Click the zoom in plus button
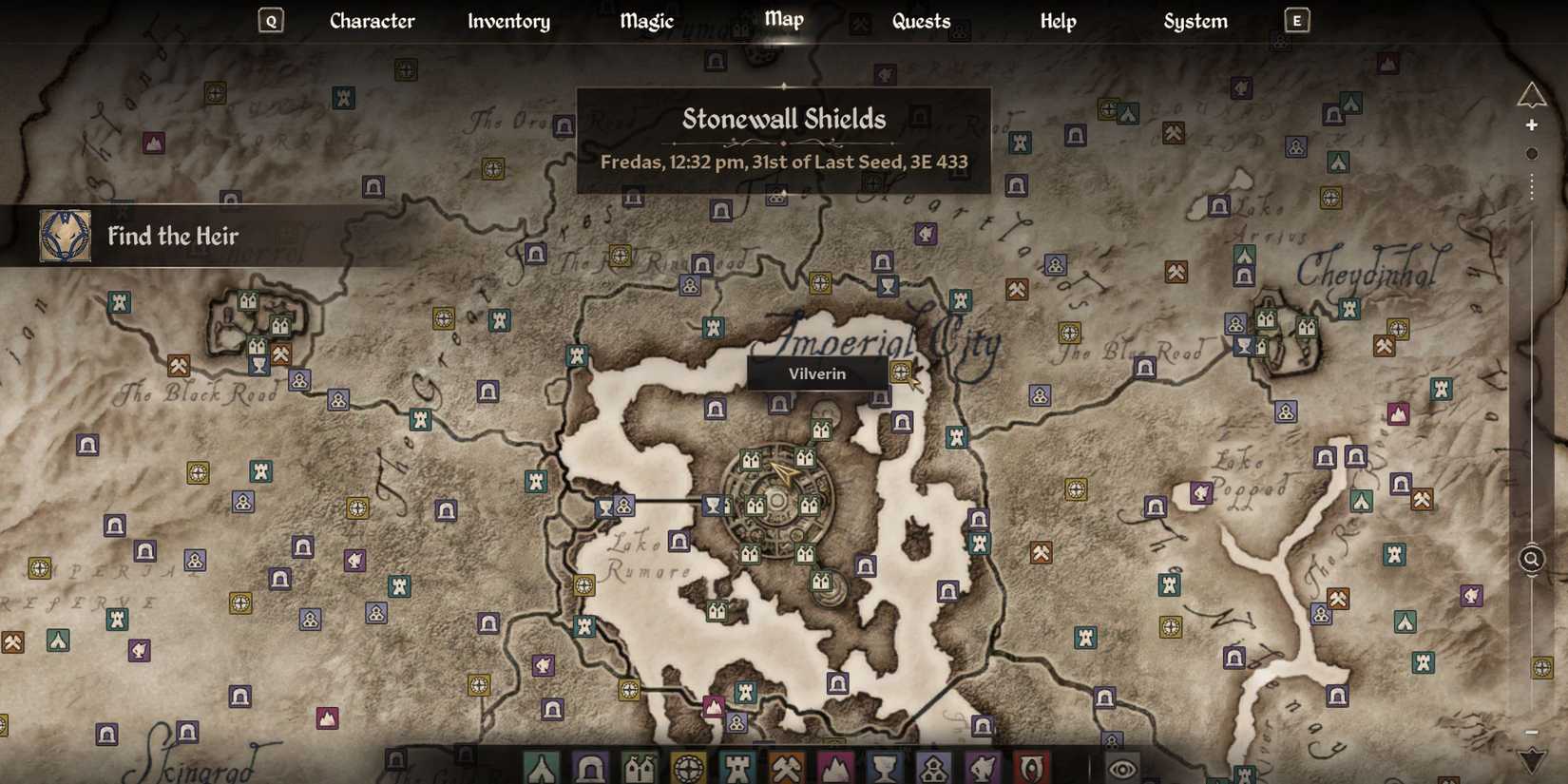 [x=1532, y=124]
